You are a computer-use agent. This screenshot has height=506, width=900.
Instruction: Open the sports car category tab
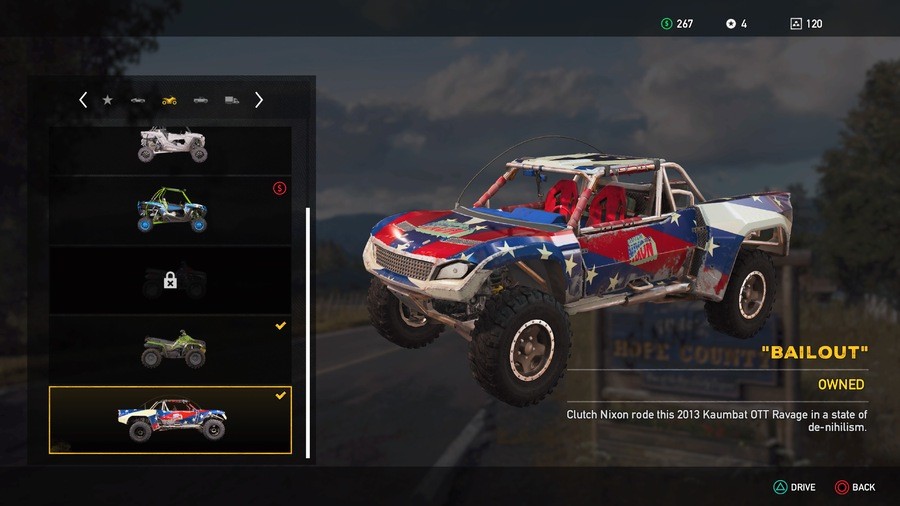[138, 100]
